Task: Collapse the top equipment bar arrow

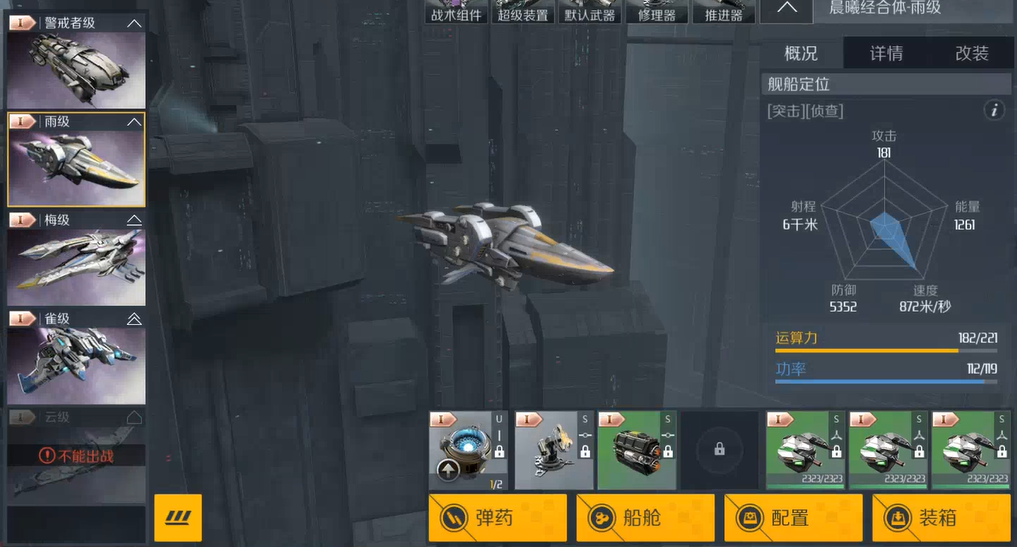Action: (786, 10)
